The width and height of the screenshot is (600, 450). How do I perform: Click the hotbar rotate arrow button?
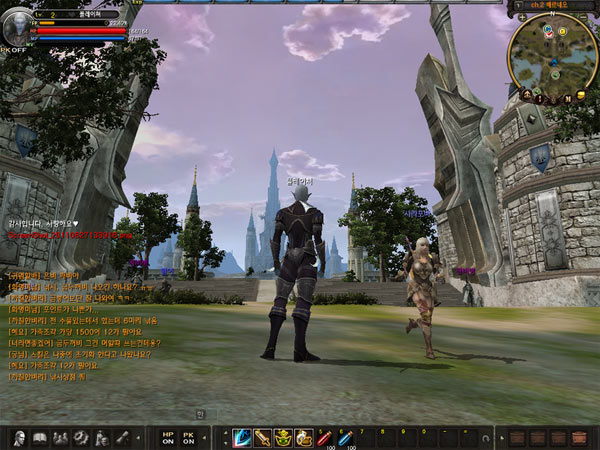click(x=485, y=438)
